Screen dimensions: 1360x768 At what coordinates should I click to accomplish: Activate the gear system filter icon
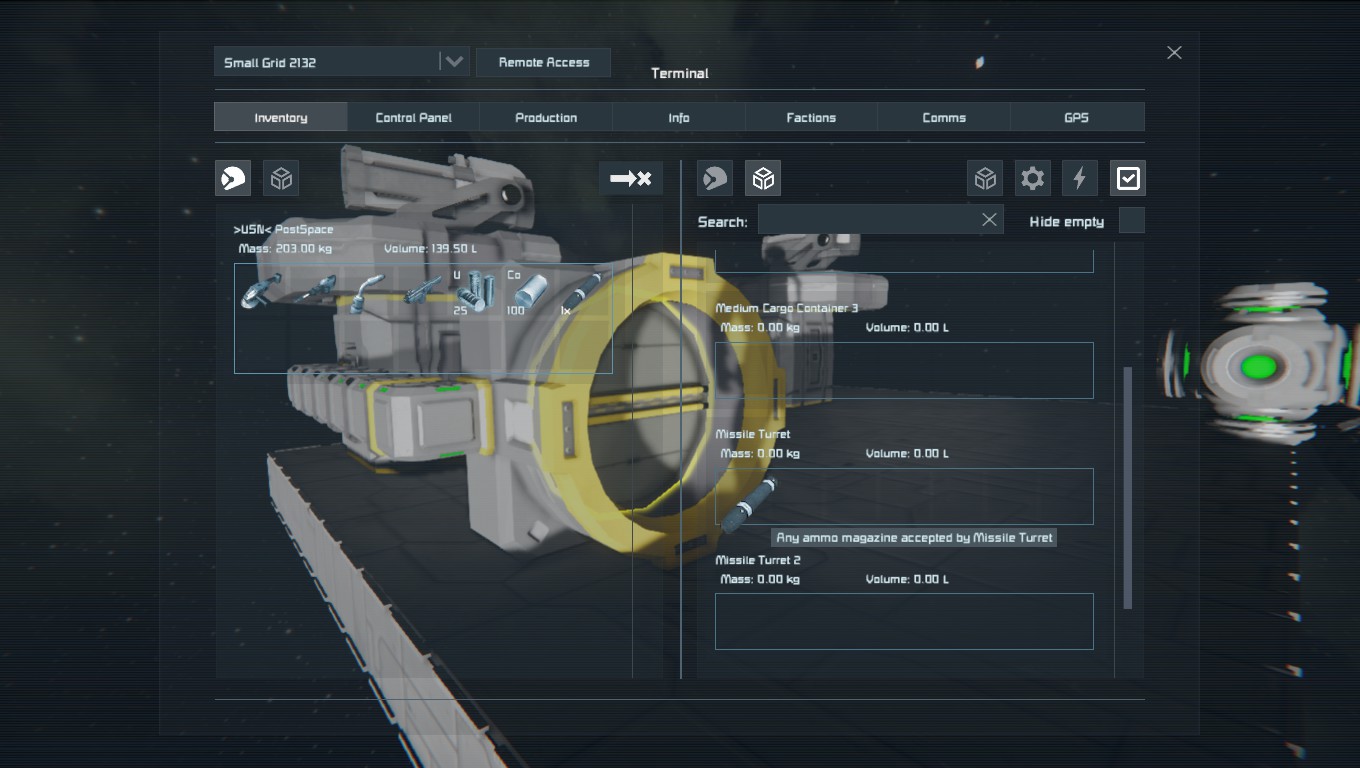[1032, 178]
